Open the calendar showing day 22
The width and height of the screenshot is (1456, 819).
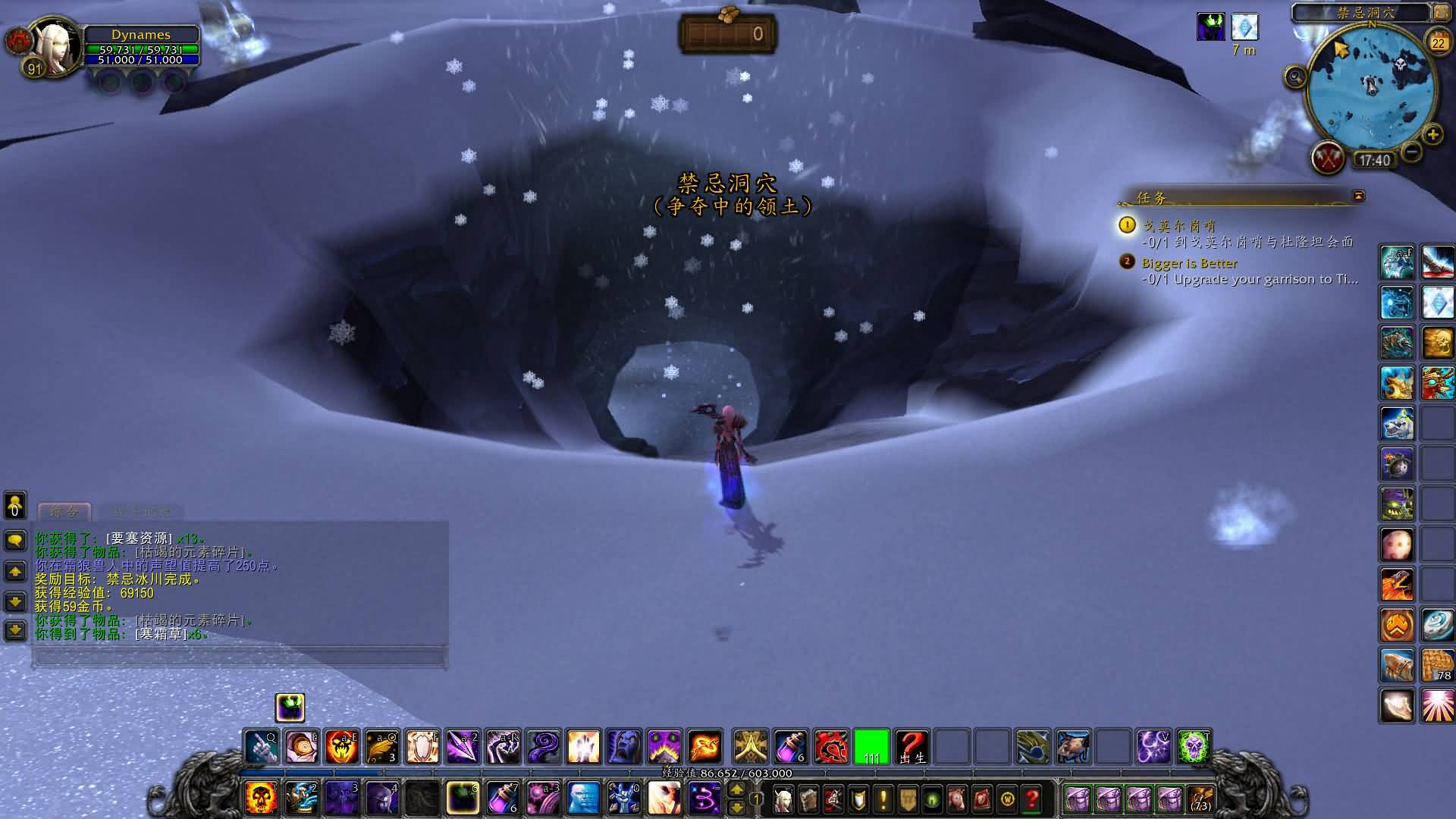(1438, 42)
